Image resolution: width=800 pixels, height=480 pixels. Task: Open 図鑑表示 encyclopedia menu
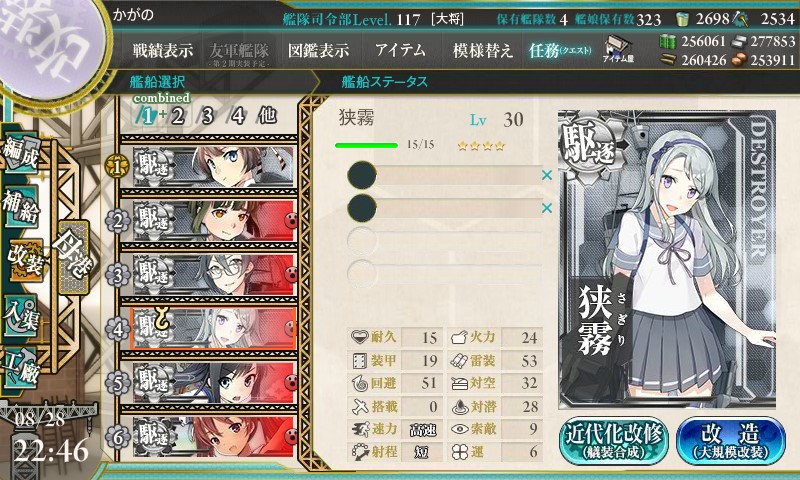tap(318, 50)
